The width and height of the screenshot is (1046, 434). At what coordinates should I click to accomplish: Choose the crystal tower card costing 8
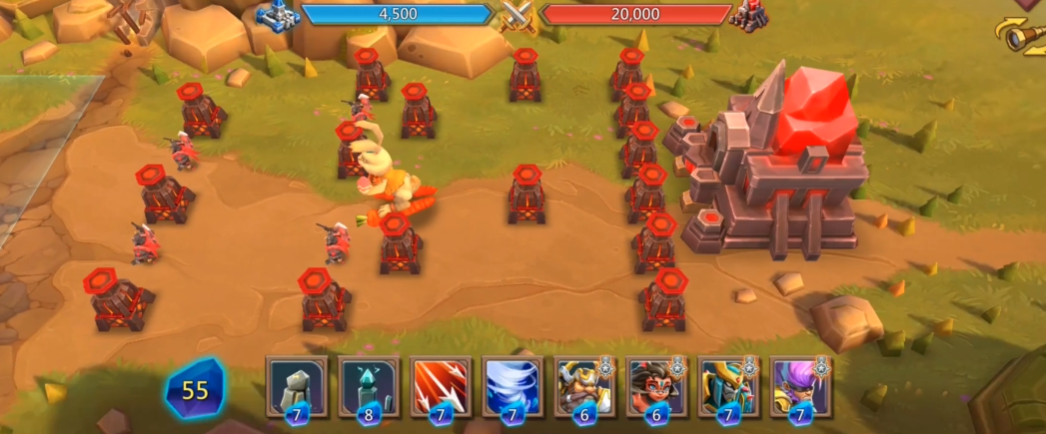[369, 385]
